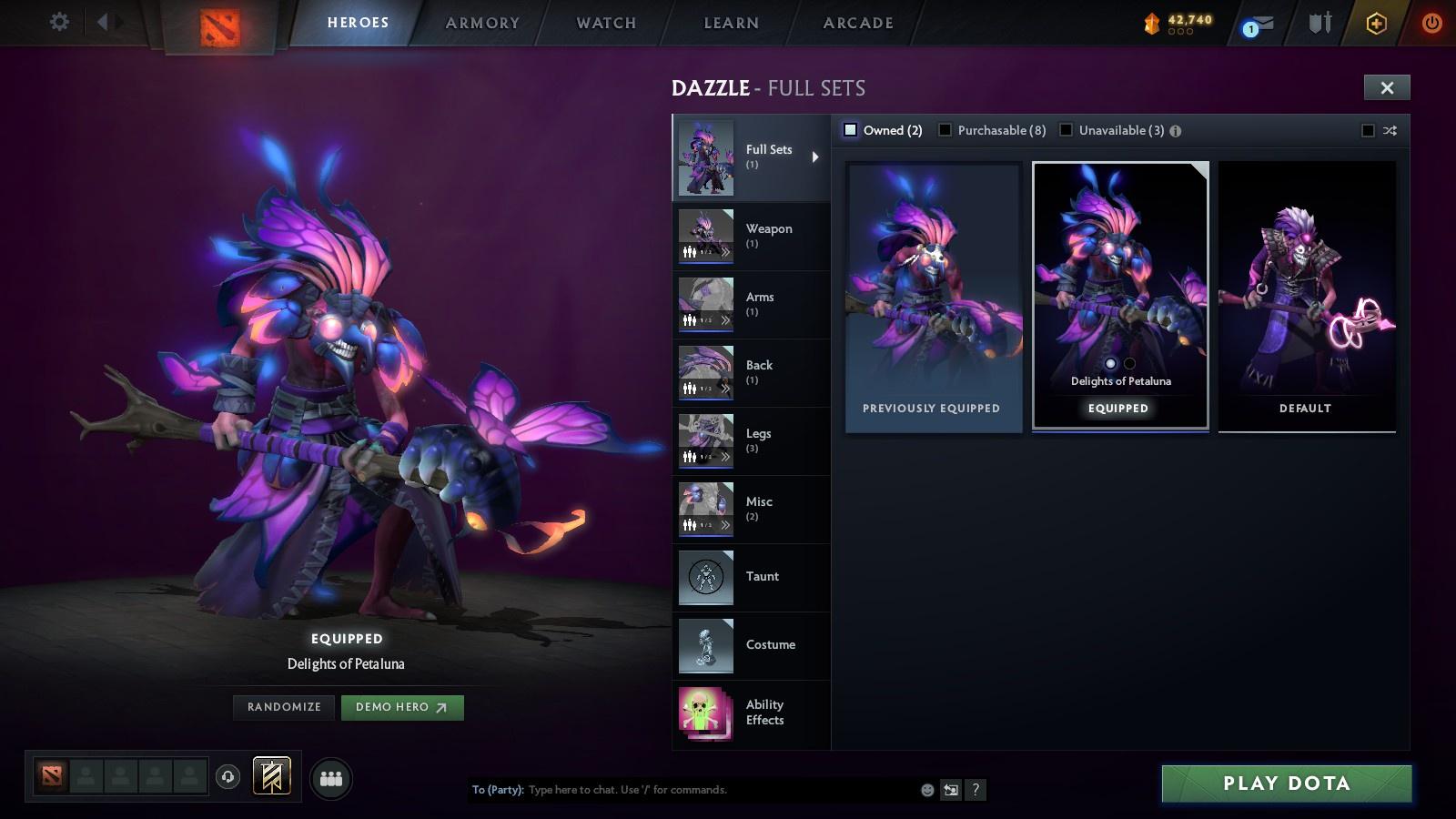Click the Demo Hero button
Viewport: 1456px width, 819px height.
point(401,707)
